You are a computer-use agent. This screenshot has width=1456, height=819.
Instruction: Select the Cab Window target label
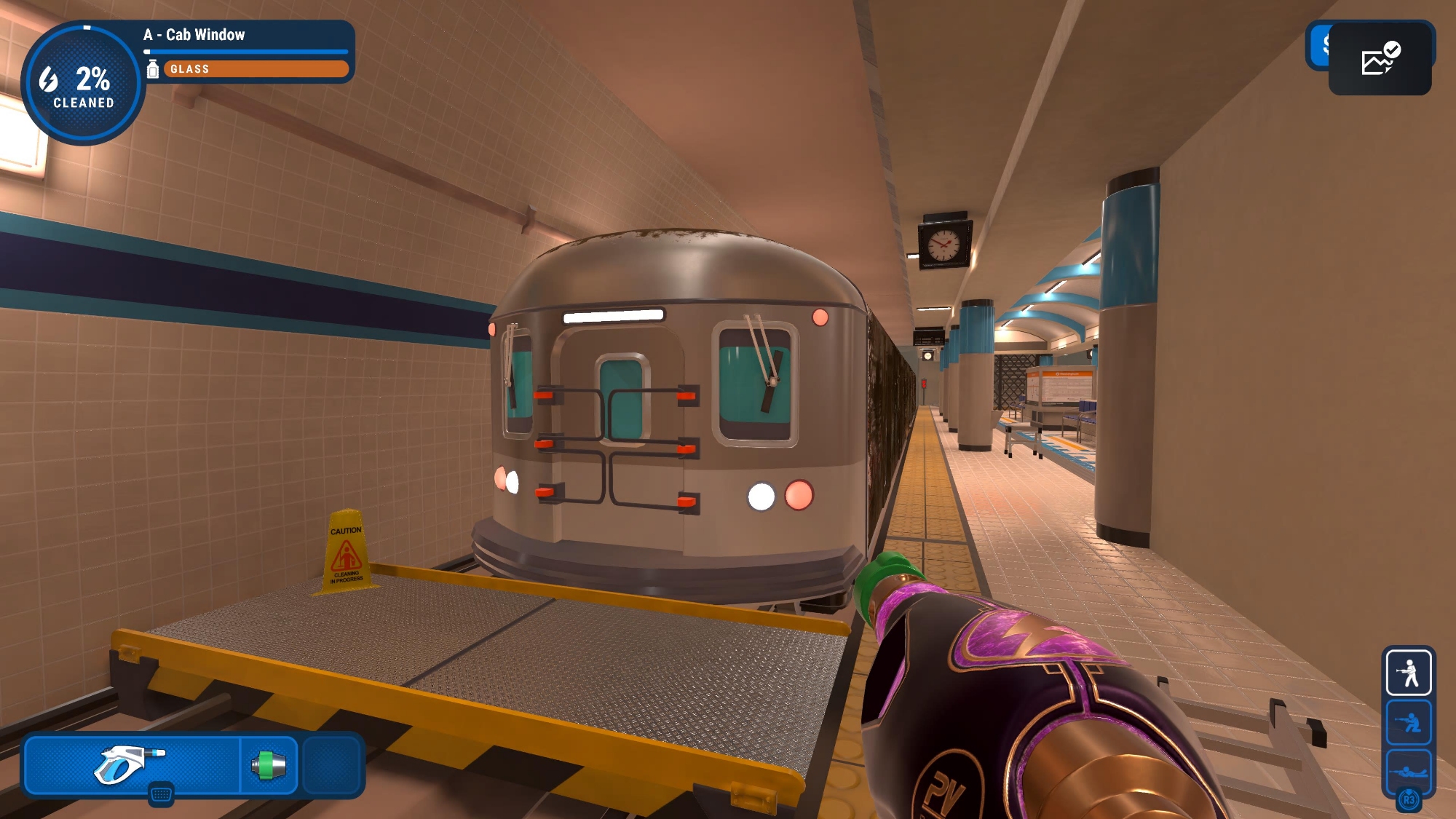(x=194, y=35)
